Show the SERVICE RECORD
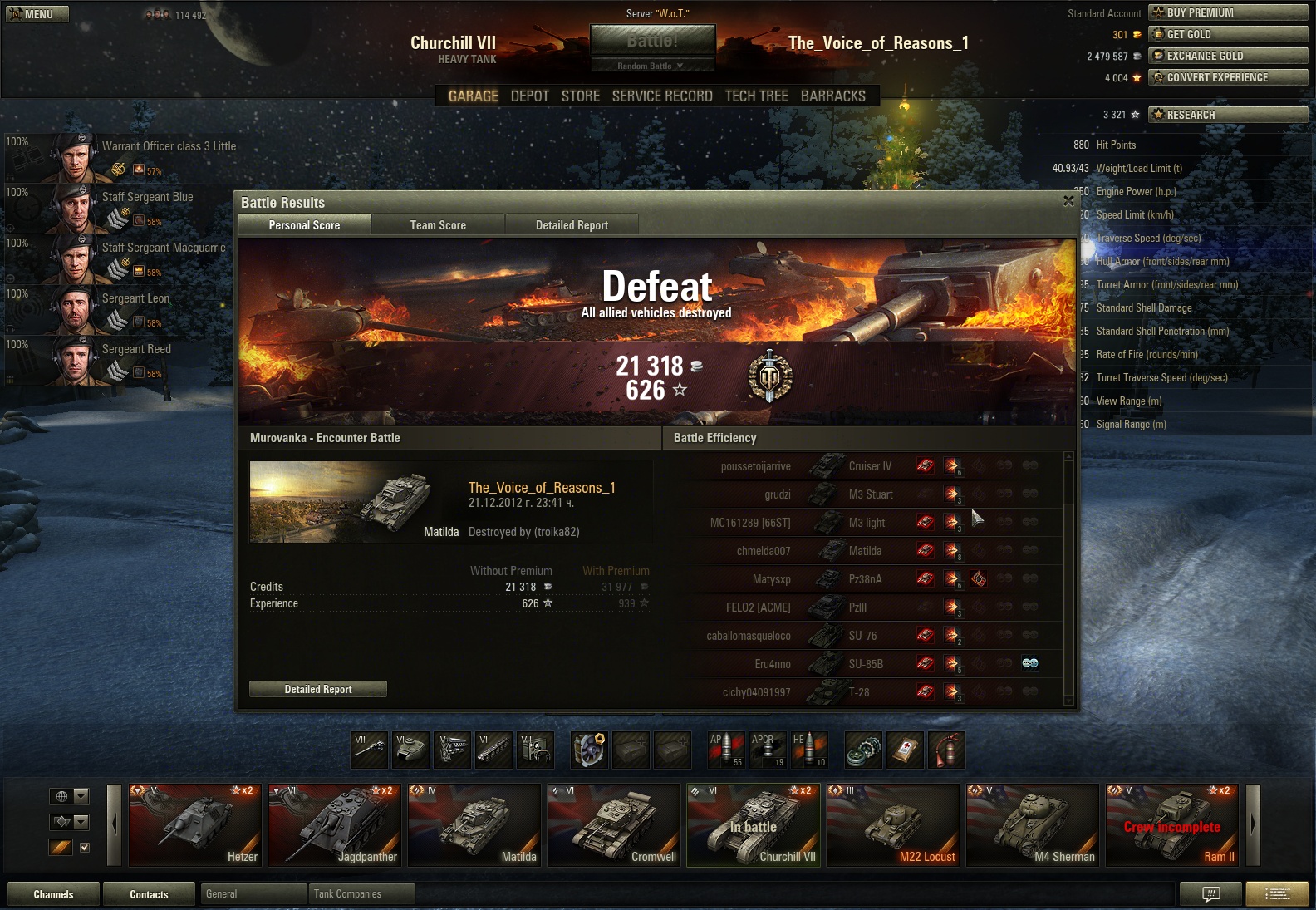This screenshot has width=1316, height=910. click(x=662, y=96)
